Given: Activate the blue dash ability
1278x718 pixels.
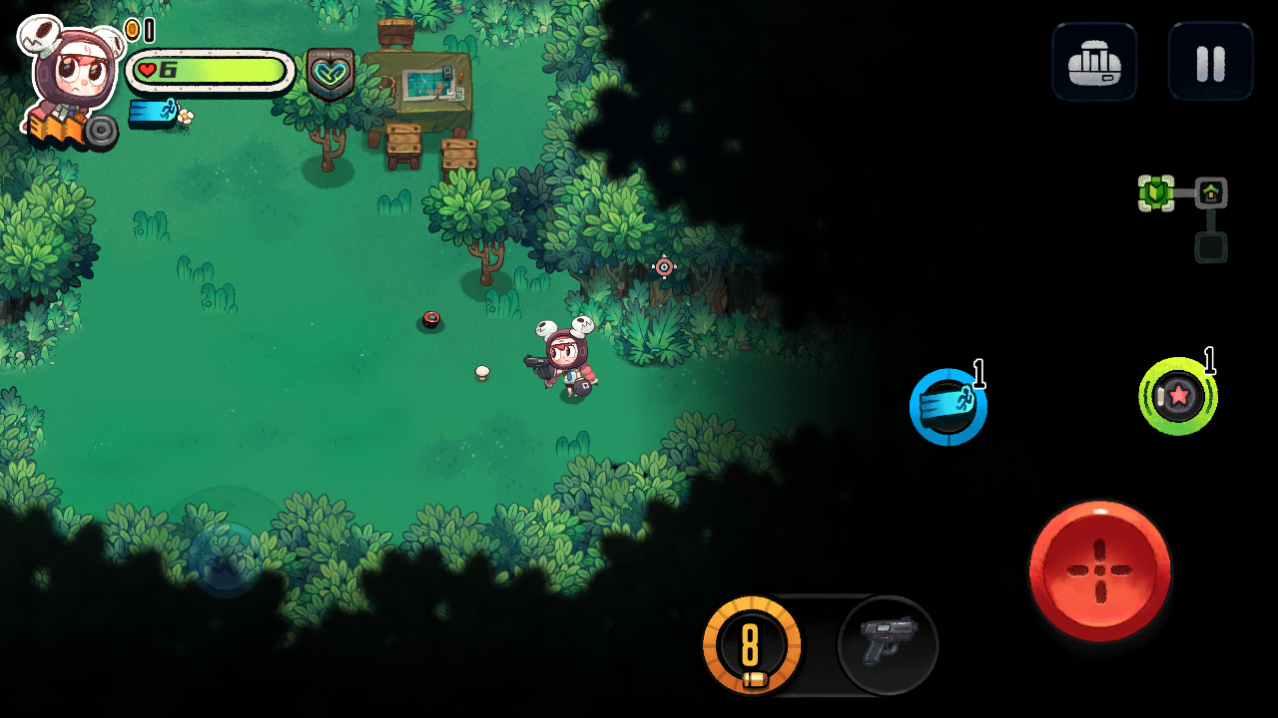Looking at the screenshot, I should pos(948,407).
